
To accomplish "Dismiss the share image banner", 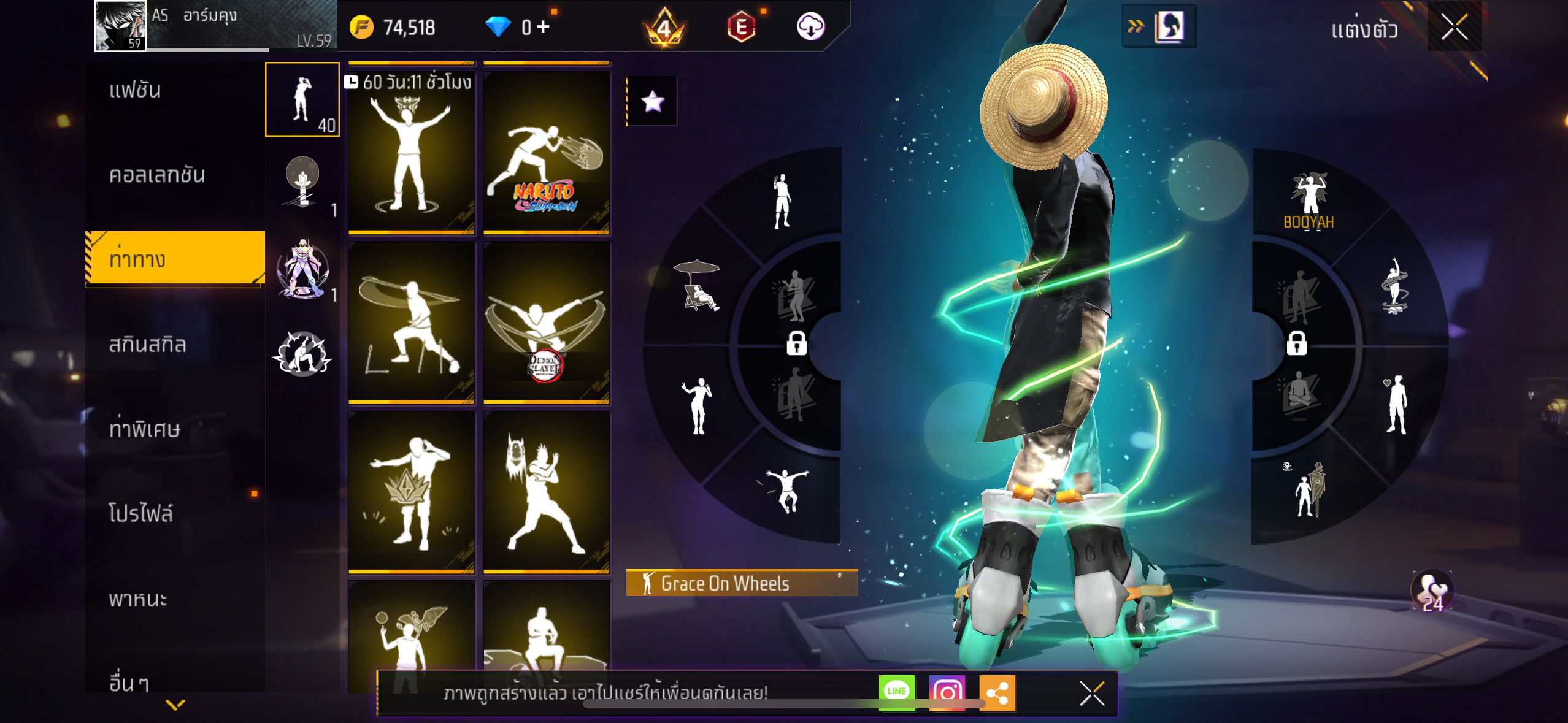I will (1092, 694).
